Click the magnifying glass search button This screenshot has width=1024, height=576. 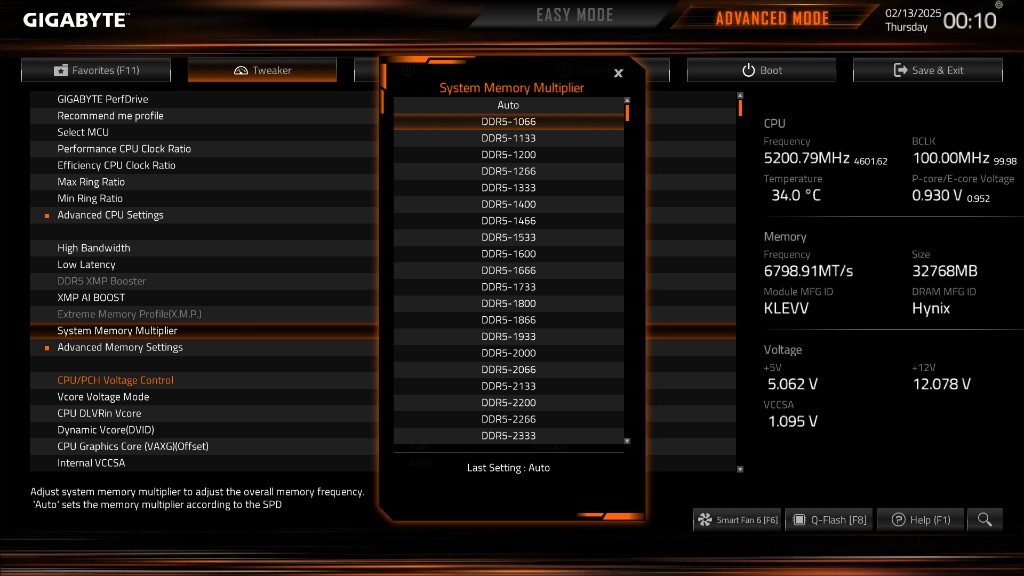click(x=985, y=519)
